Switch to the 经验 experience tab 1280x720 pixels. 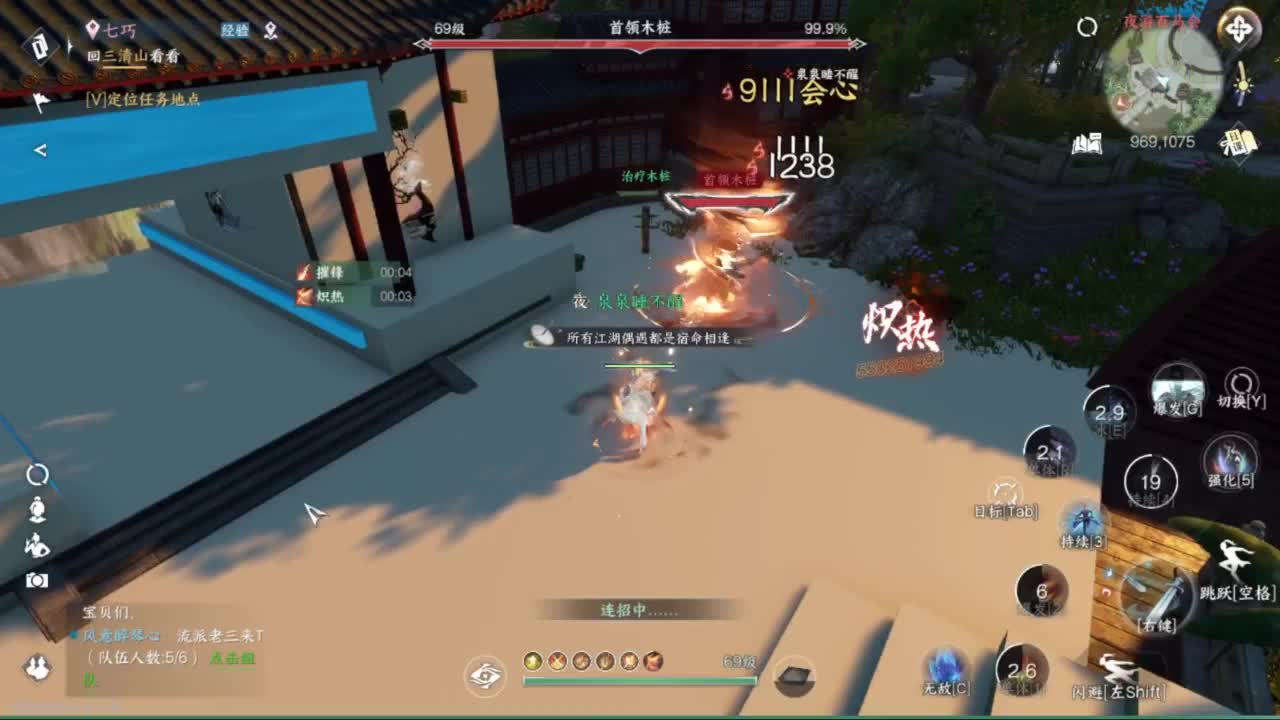(x=235, y=31)
